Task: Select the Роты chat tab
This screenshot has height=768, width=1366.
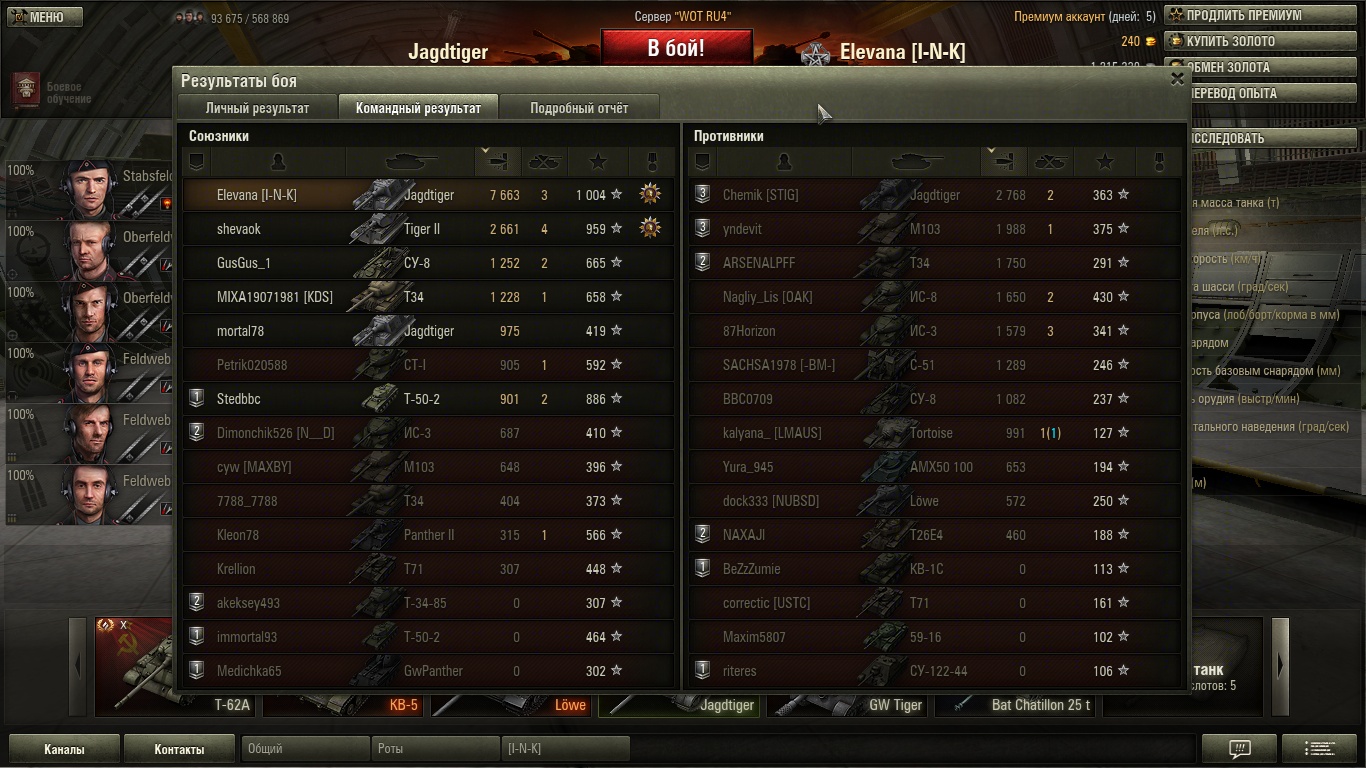Action: (x=435, y=749)
